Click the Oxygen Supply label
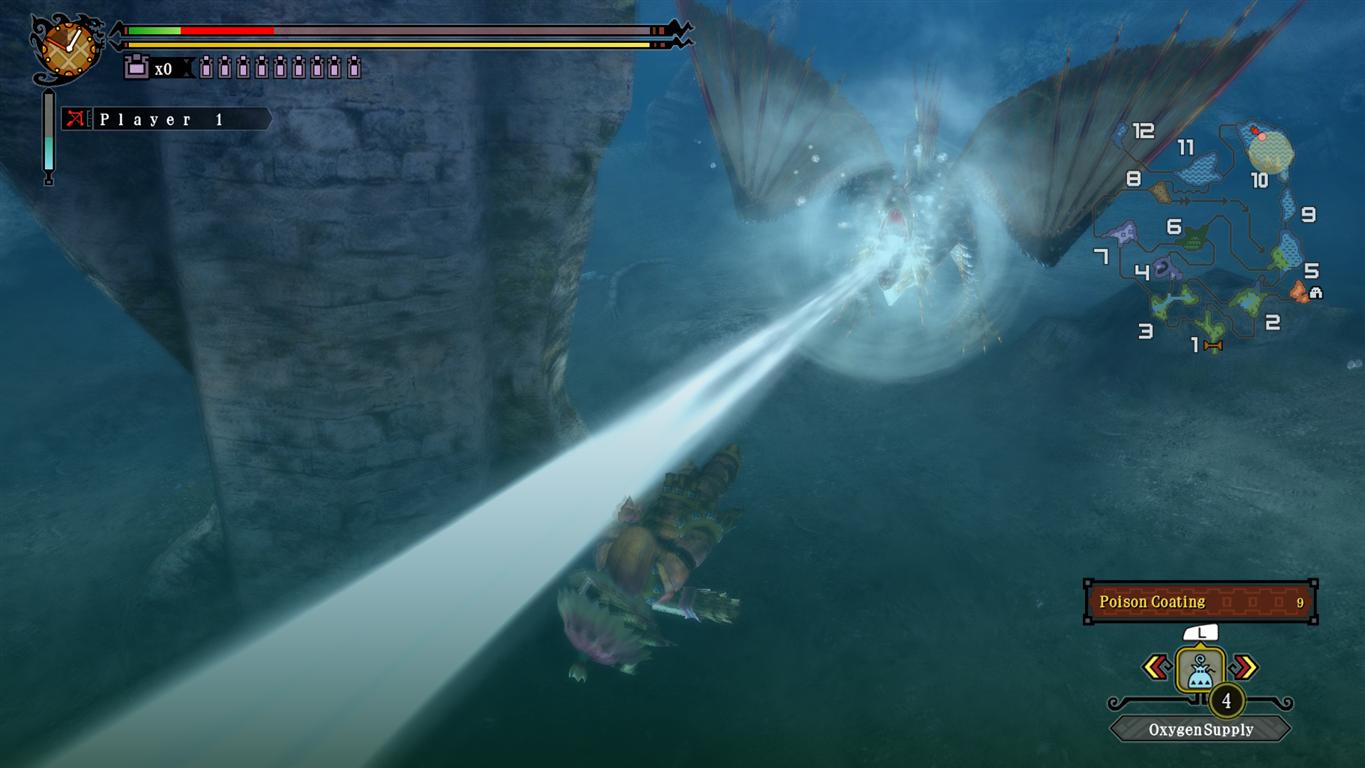The width and height of the screenshot is (1365, 768). [1201, 728]
